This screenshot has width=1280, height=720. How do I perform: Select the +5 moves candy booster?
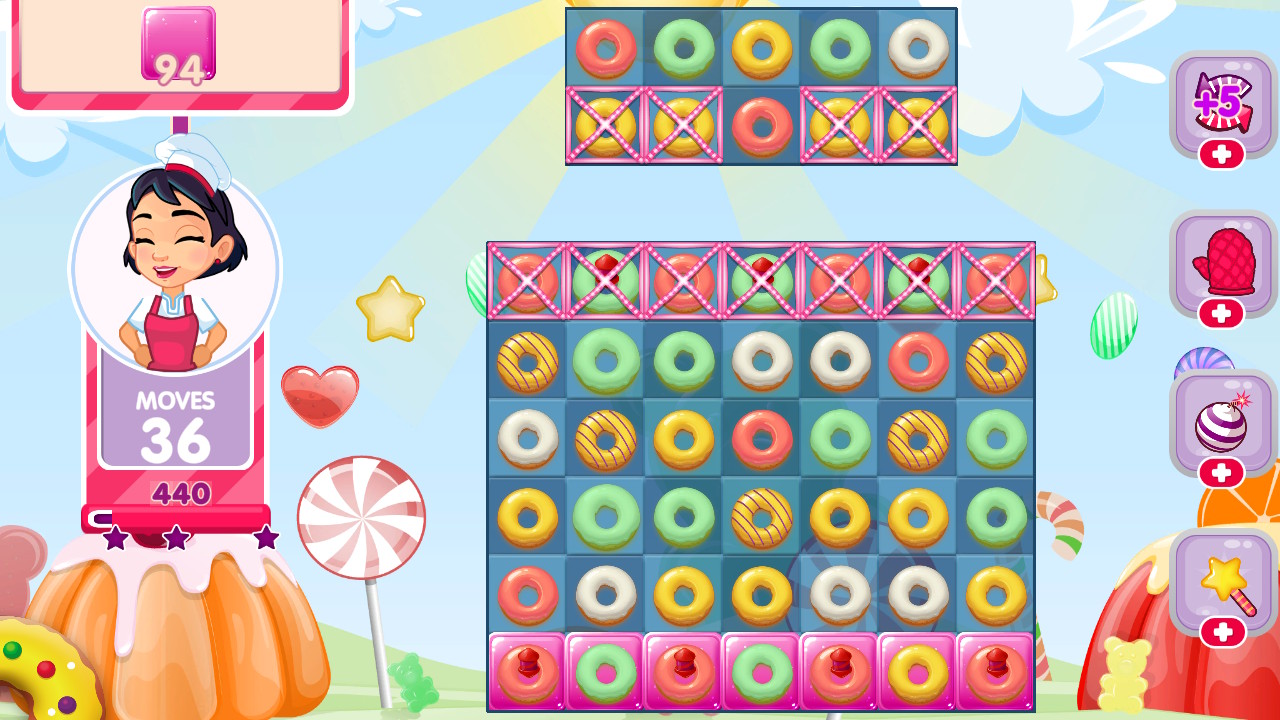pyautogui.click(x=1223, y=103)
